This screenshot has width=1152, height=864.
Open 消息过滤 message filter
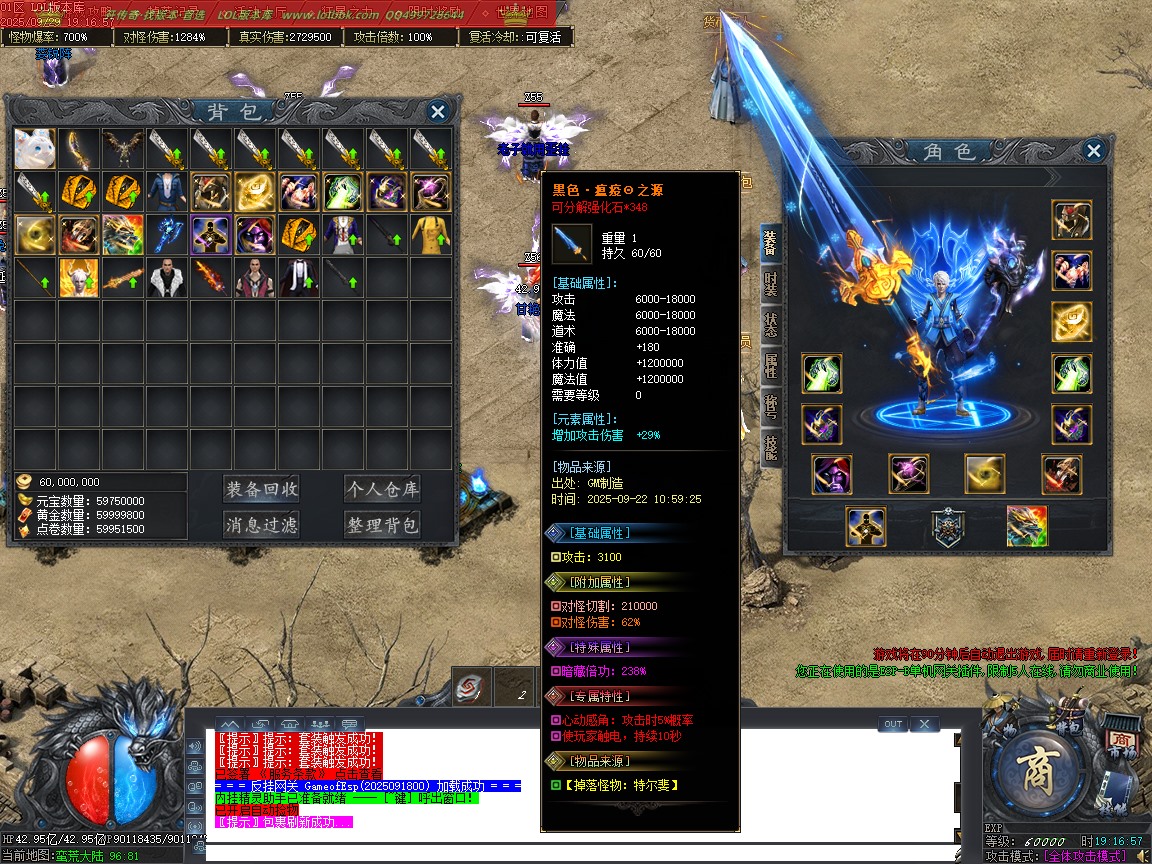pos(261,525)
